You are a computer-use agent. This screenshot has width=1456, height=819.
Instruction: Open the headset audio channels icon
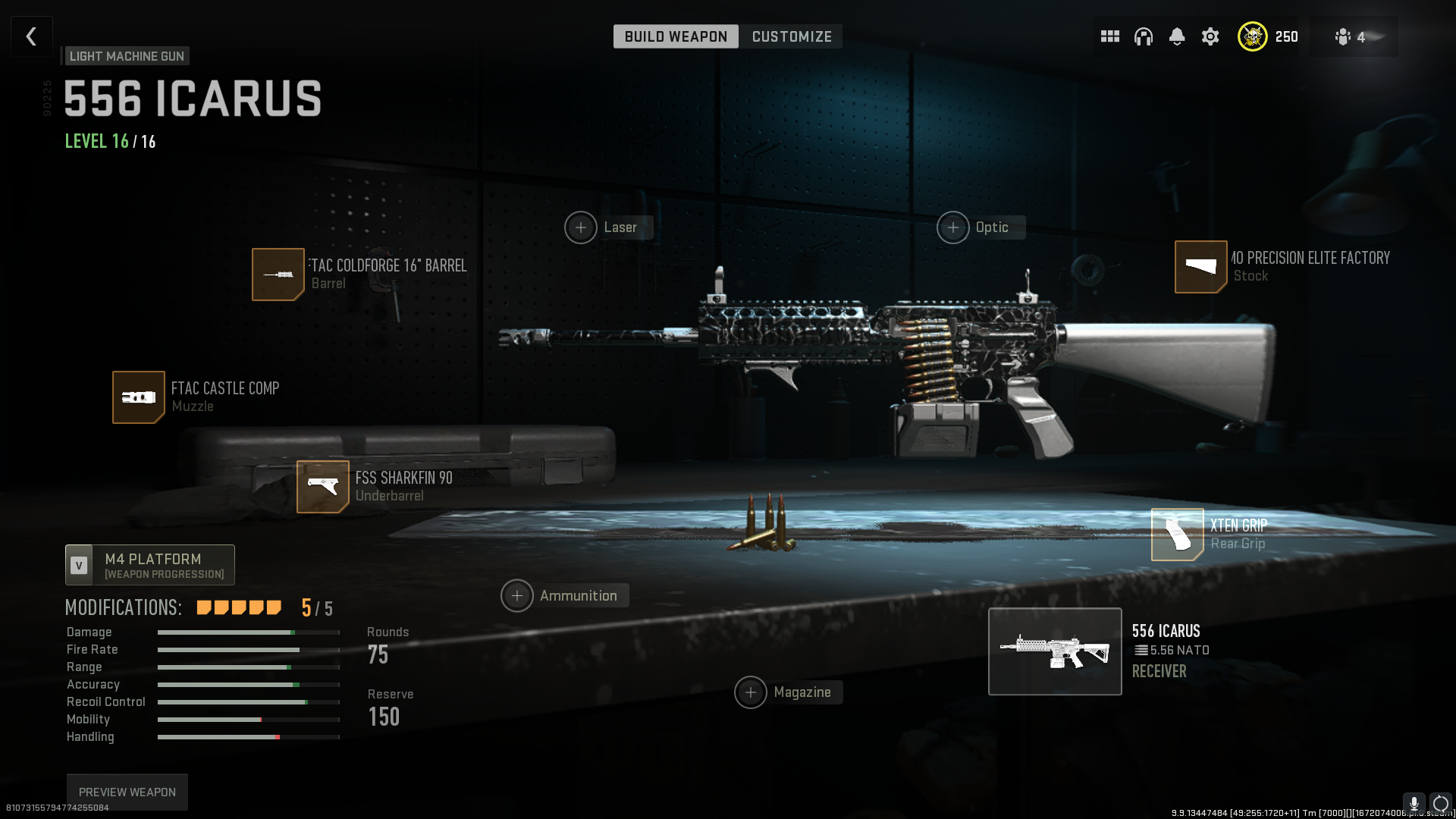coord(1144,36)
